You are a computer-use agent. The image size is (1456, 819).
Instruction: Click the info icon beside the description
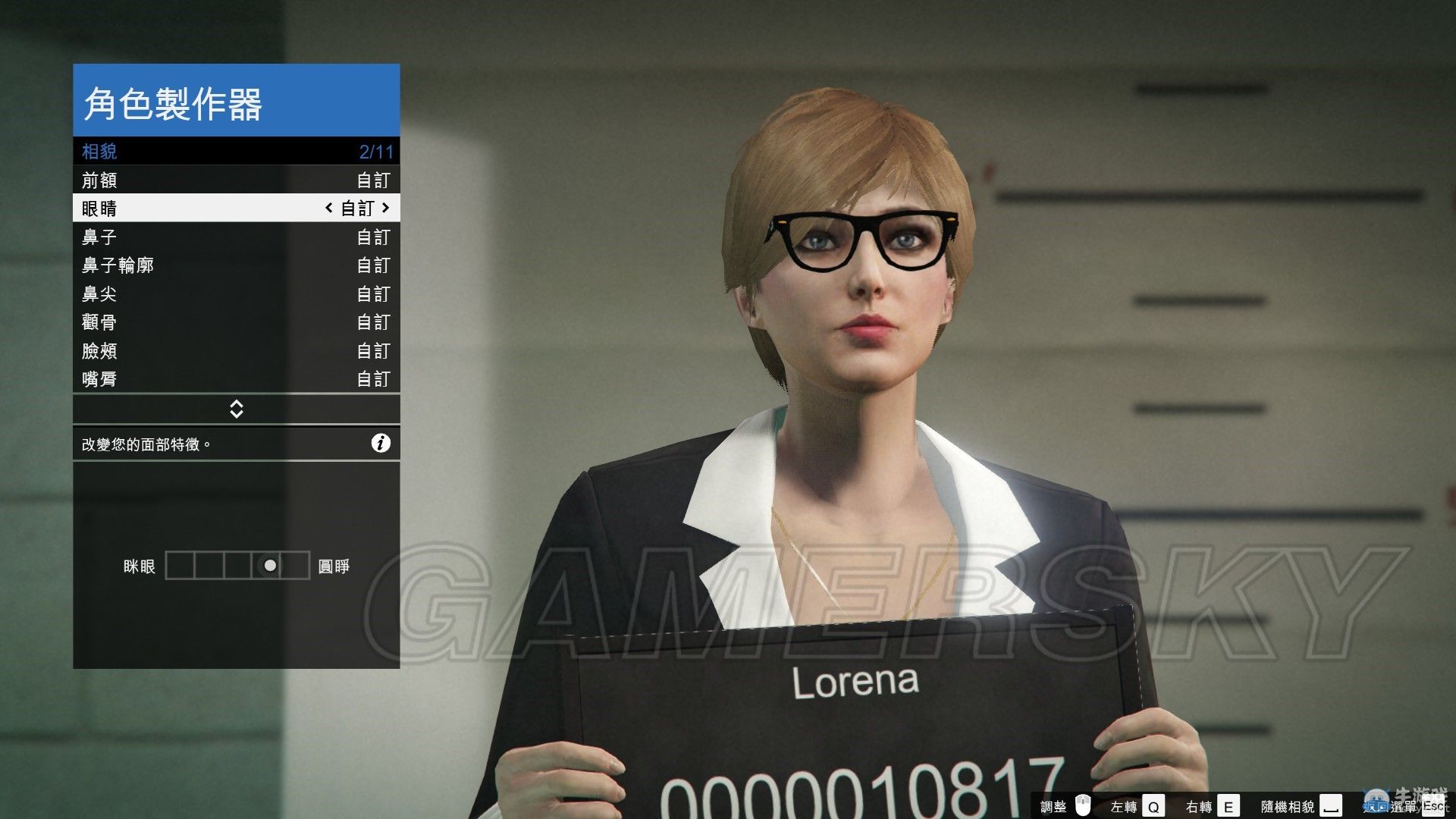381,444
